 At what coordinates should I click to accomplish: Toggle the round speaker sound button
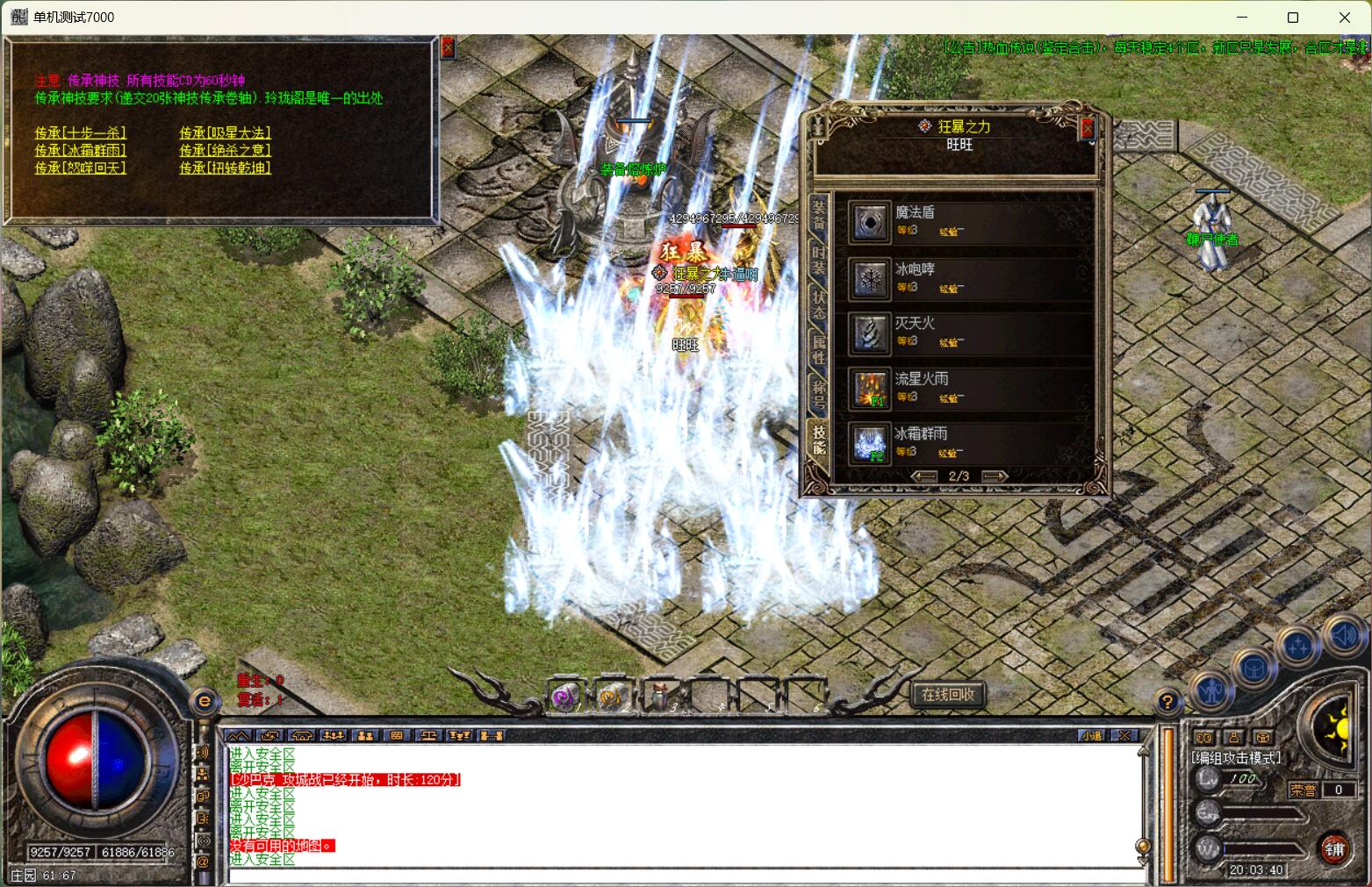[x=1344, y=635]
